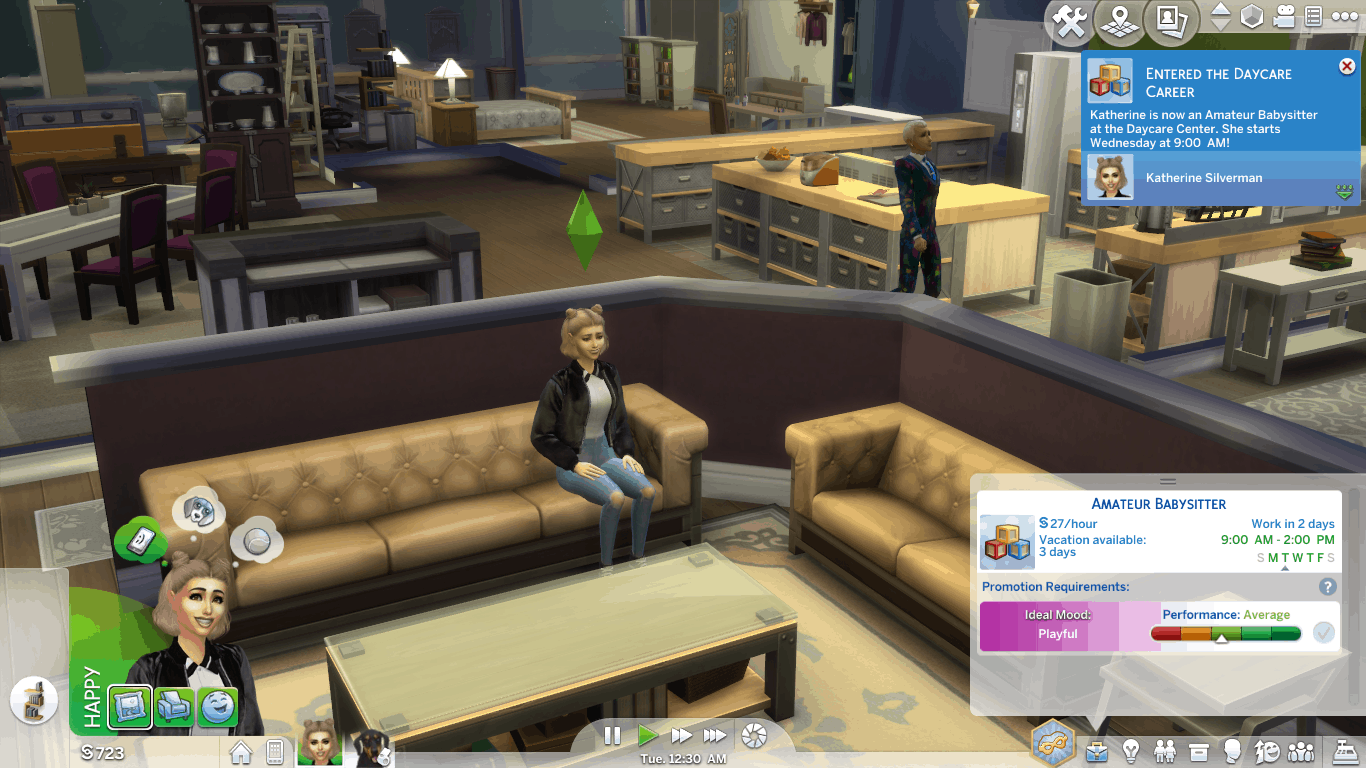Click the home lot house icon
This screenshot has width=1366, height=768.
tap(241, 751)
